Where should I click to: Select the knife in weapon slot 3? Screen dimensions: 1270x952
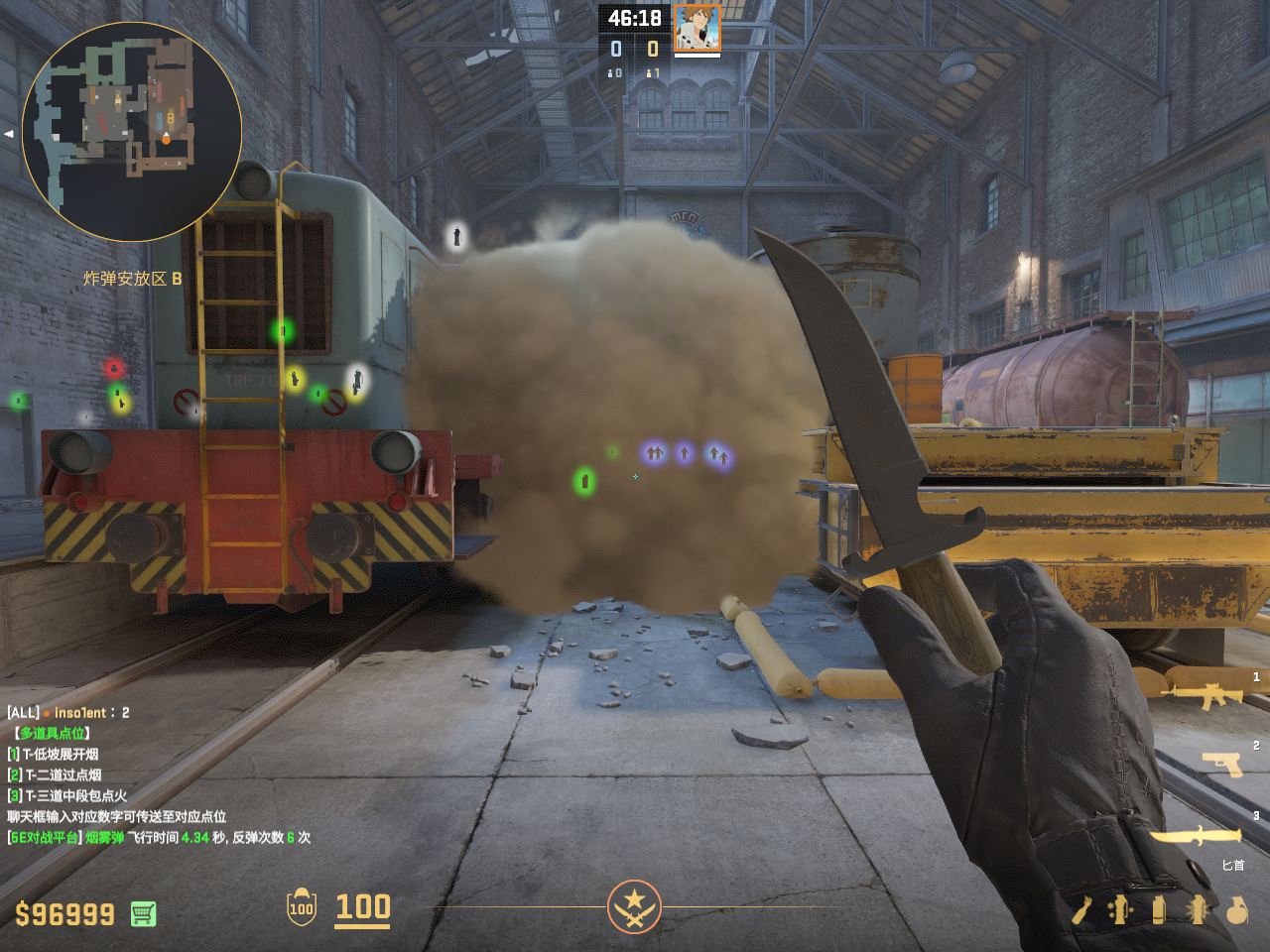coord(1196,837)
